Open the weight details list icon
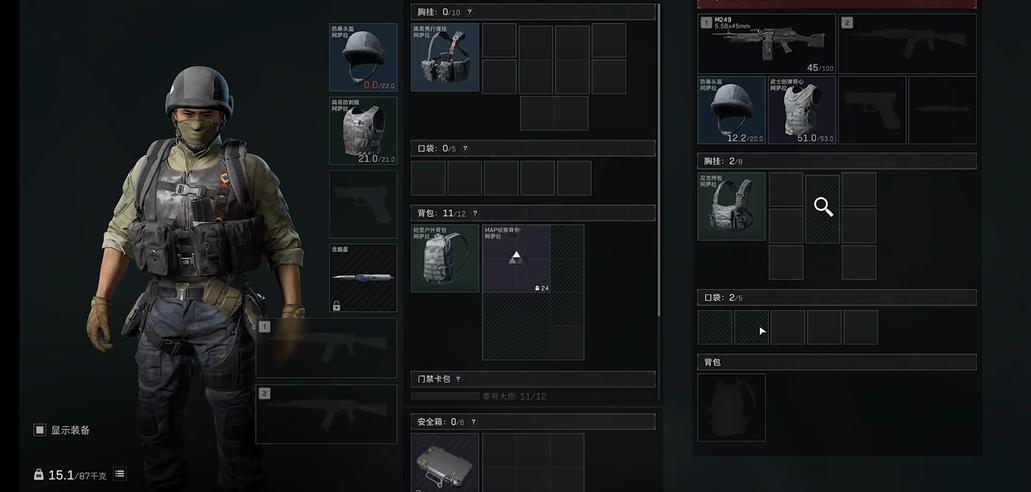Image resolution: width=1031 pixels, height=492 pixels. pos(120,474)
